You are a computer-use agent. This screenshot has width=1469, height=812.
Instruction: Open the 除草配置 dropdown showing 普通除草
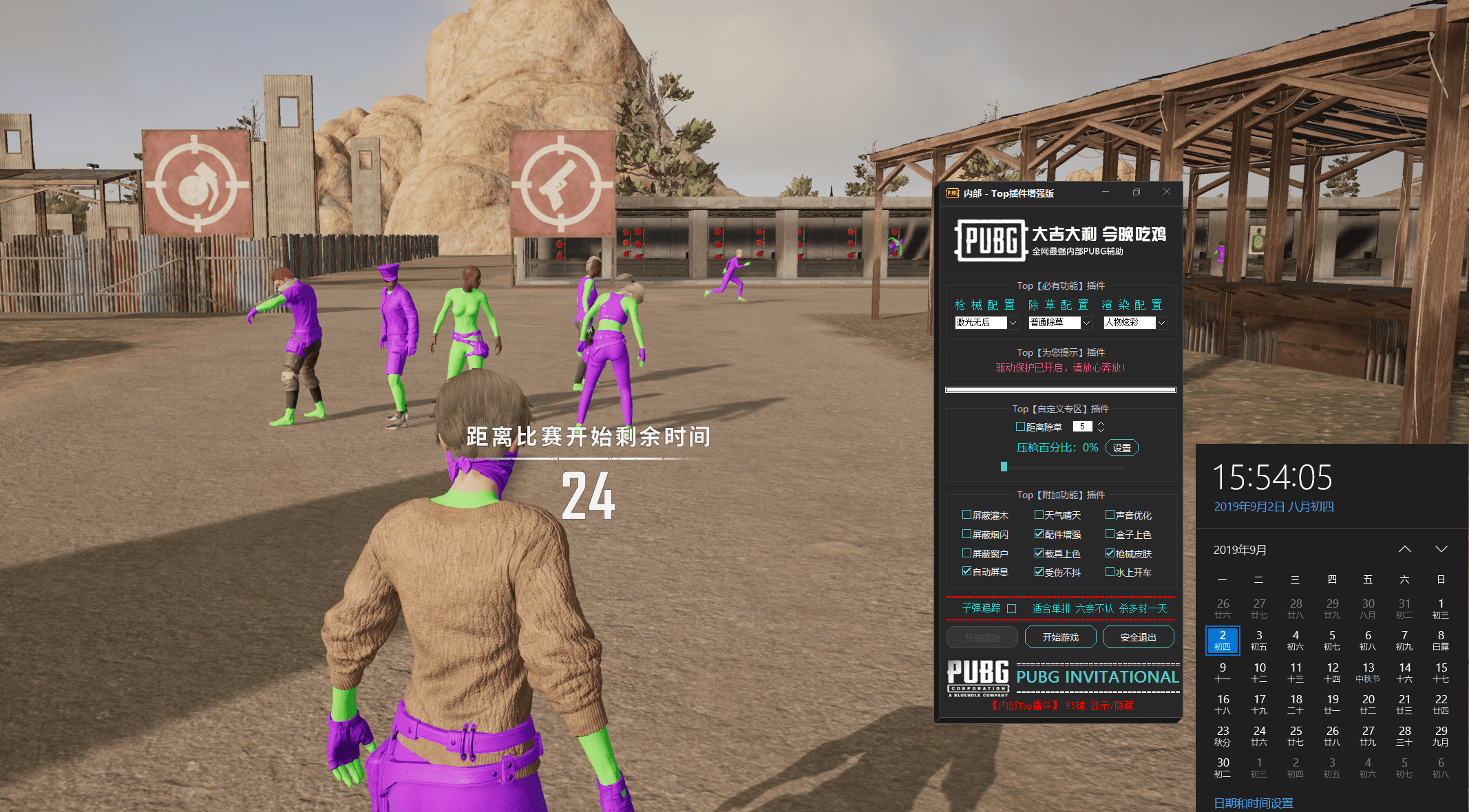[x=1087, y=323]
